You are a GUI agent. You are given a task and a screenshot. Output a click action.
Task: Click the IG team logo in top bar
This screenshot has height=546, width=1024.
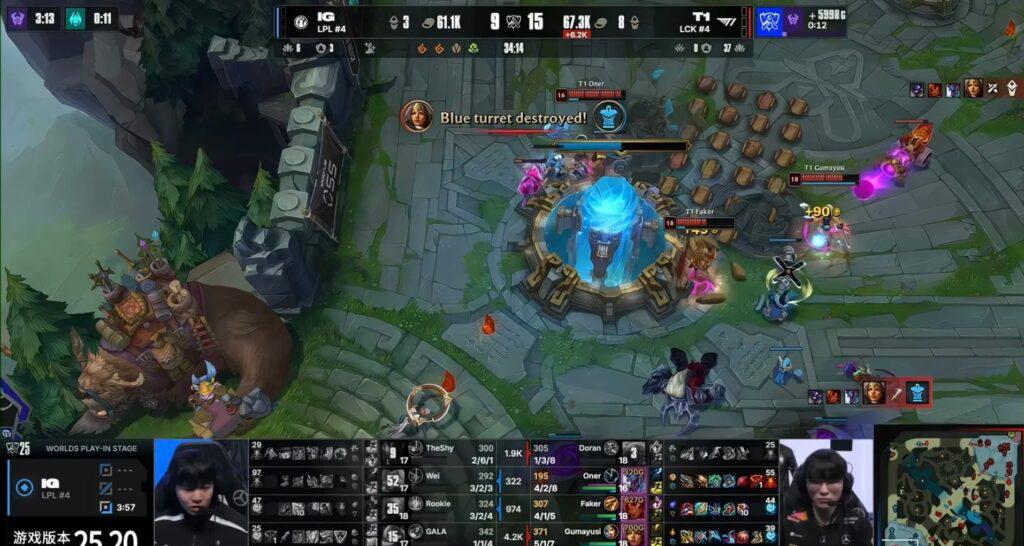click(x=299, y=21)
